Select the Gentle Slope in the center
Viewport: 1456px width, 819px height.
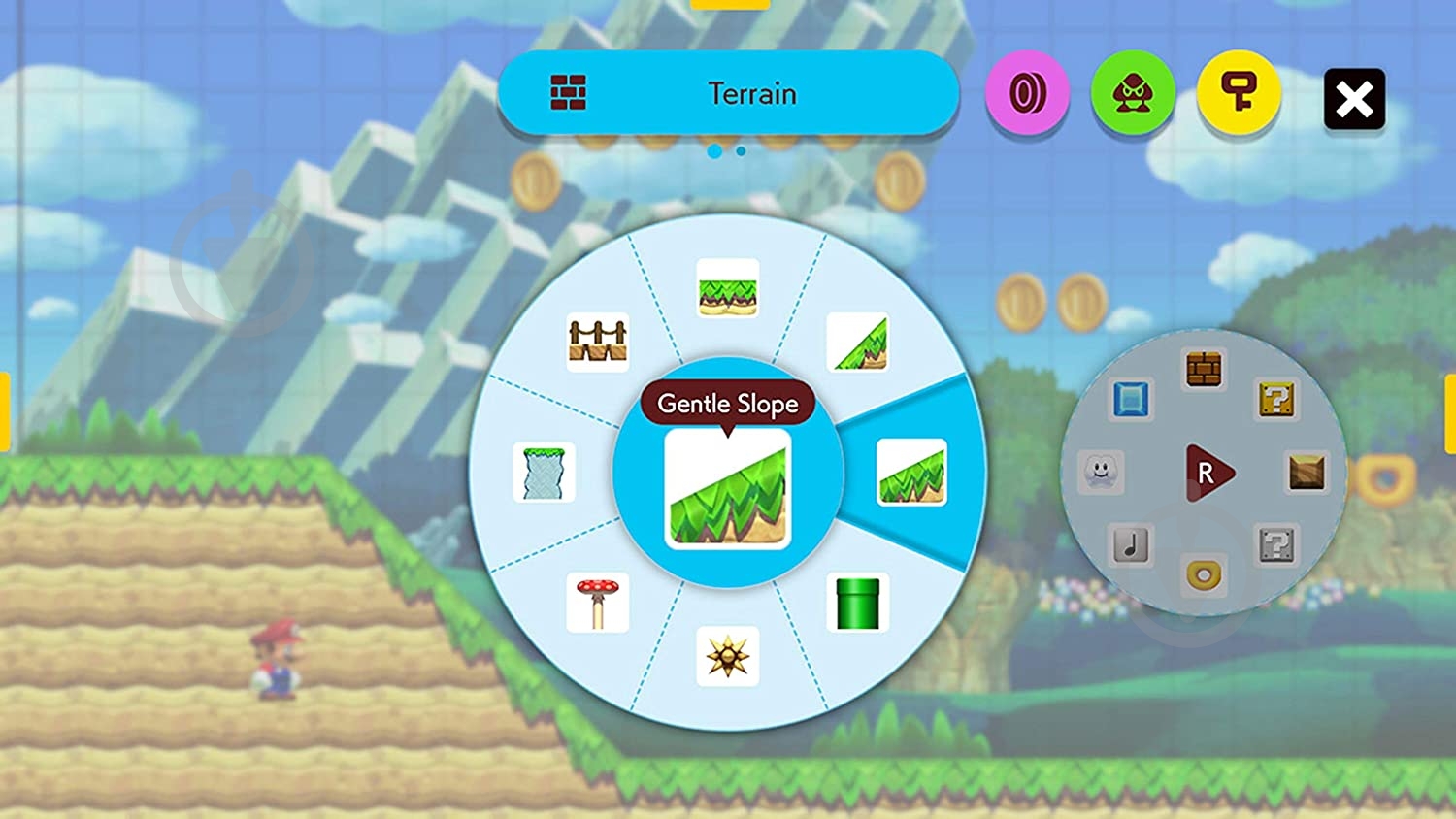pos(728,490)
